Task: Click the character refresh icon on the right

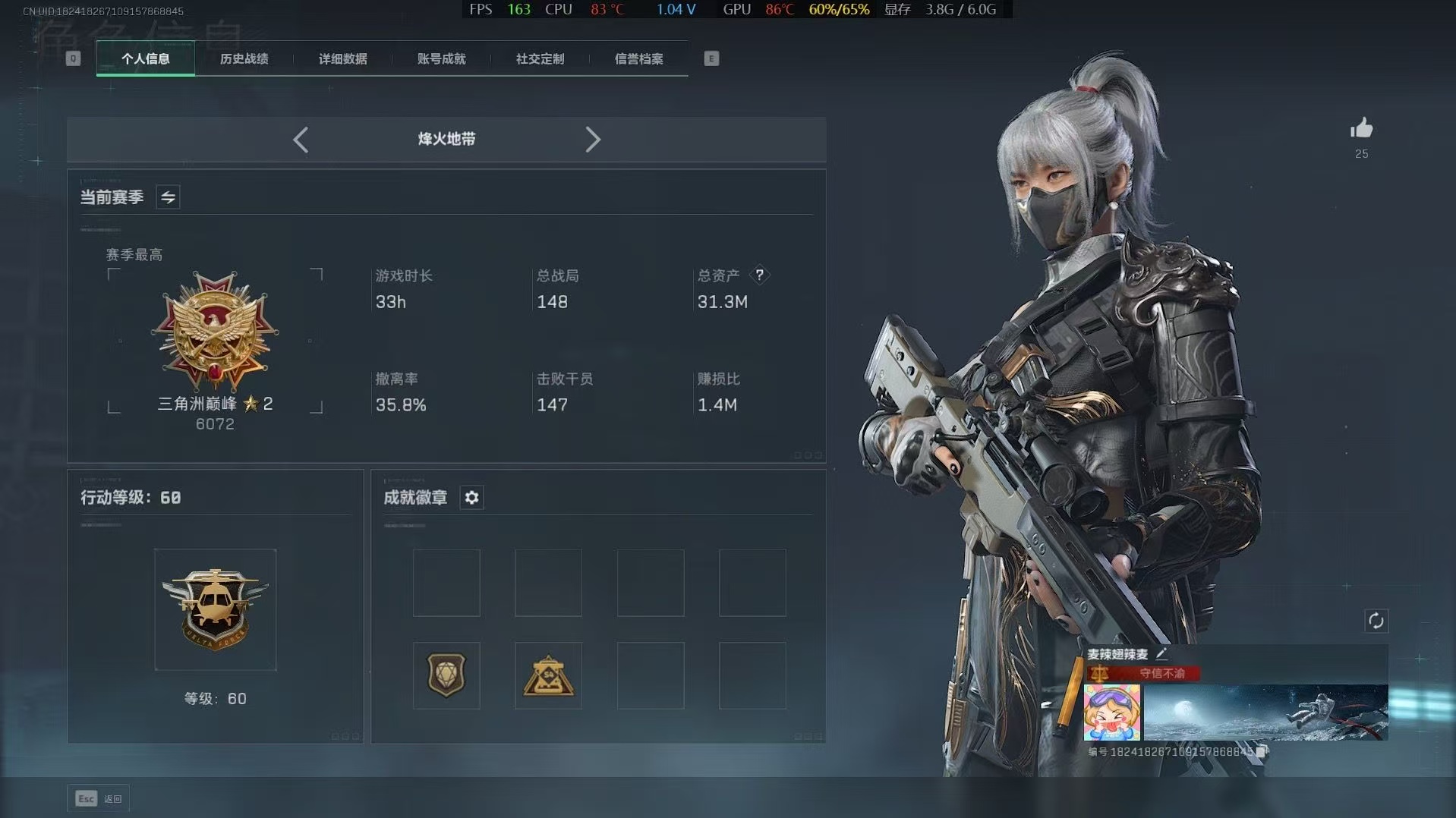Action: coord(1377,621)
